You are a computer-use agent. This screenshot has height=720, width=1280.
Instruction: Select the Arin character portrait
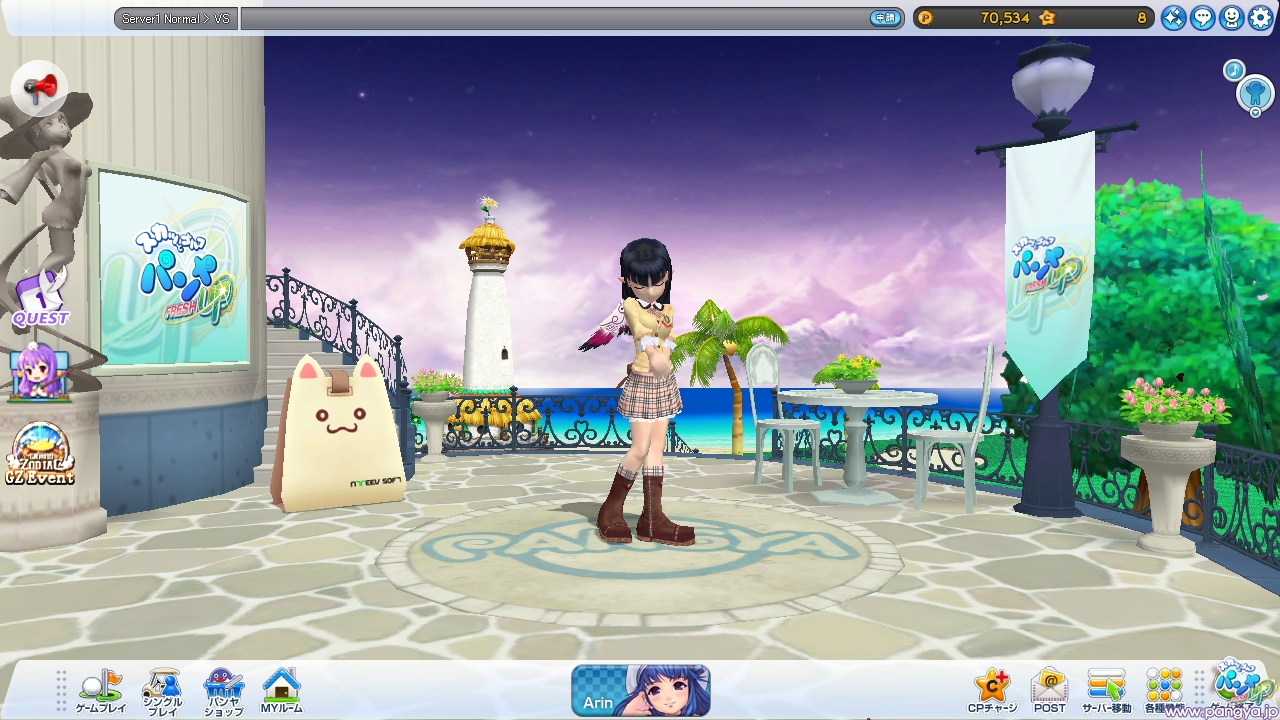(x=641, y=691)
